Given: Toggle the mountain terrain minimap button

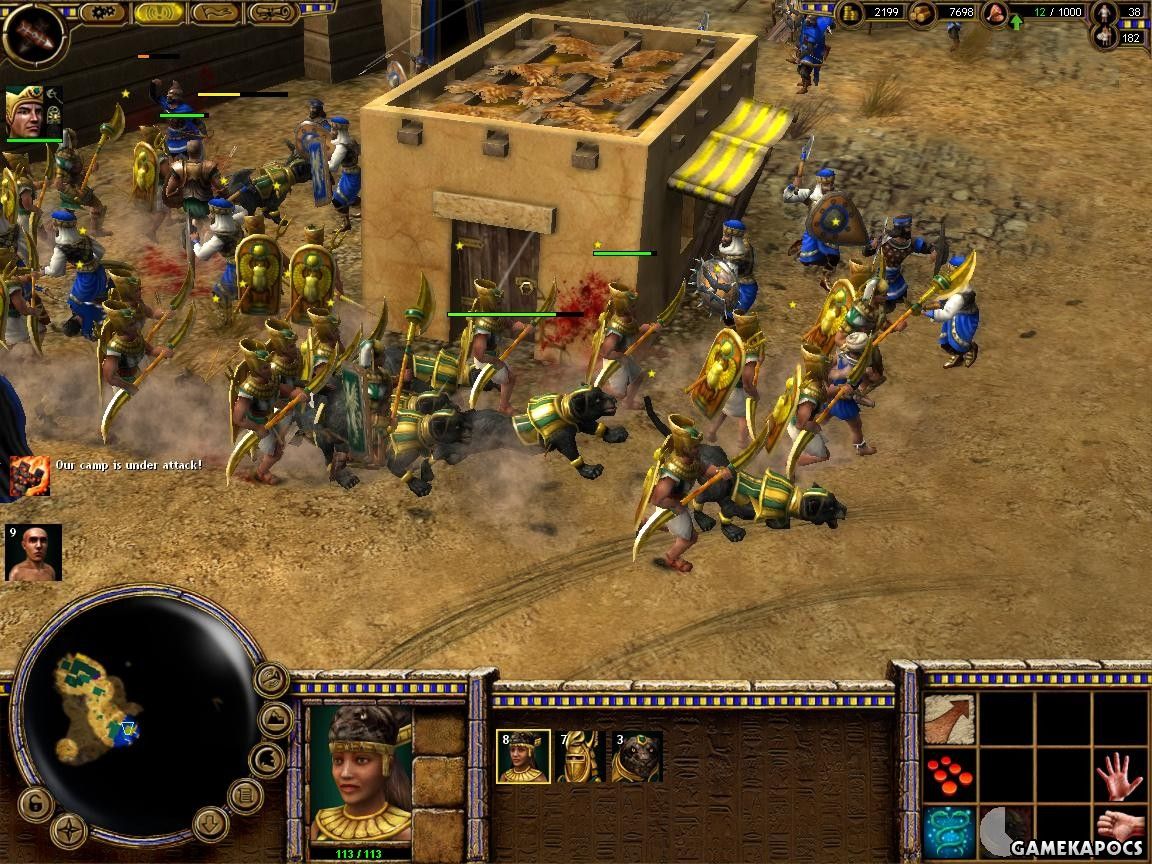Looking at the screenshot, I should [x=276, y=718].
